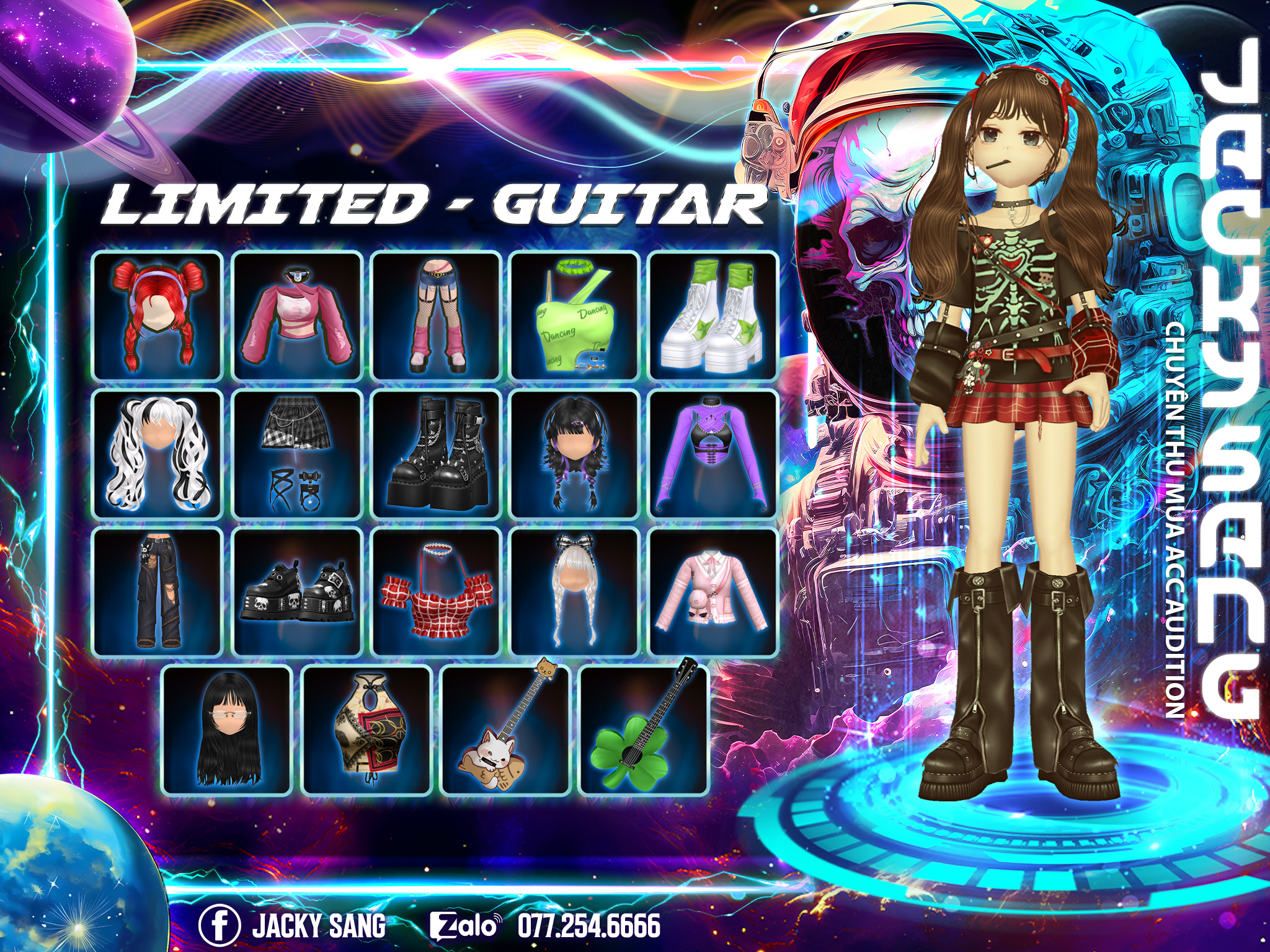Pick the red plaid frilly off-shoulder top
The height and width of the screenshot is (952, 1270).
point(436,592)
